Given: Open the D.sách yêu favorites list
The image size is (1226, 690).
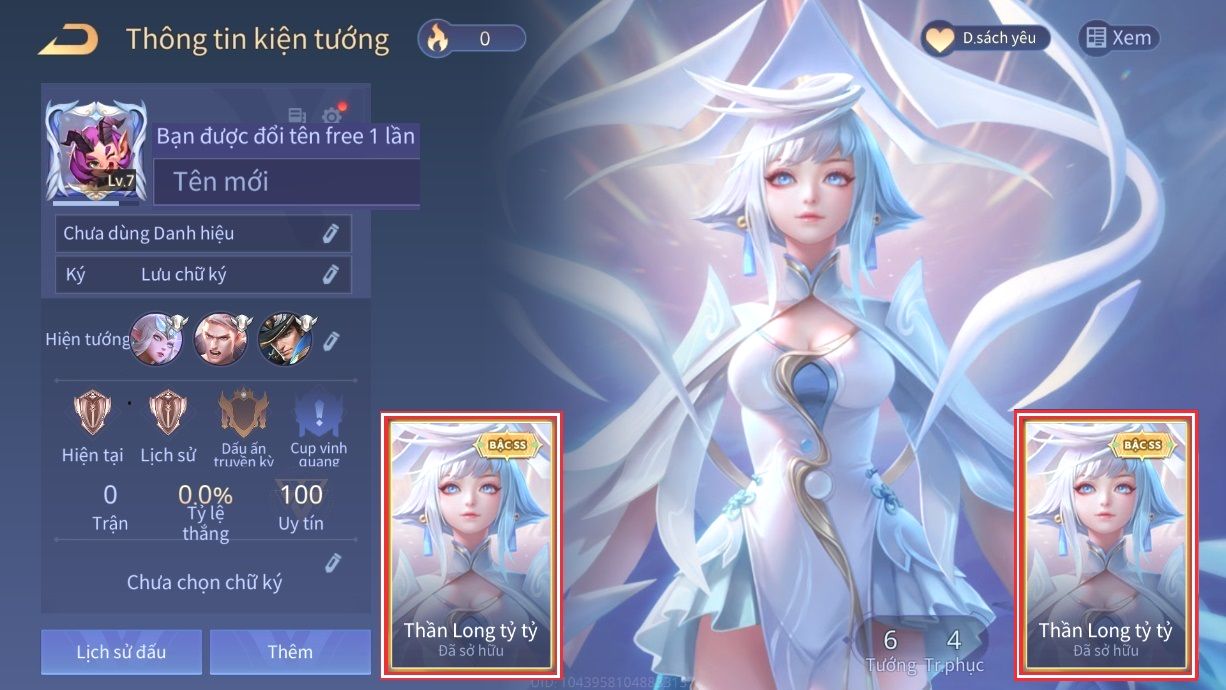Looking at the screenshot, I should [x=985, y=39].
